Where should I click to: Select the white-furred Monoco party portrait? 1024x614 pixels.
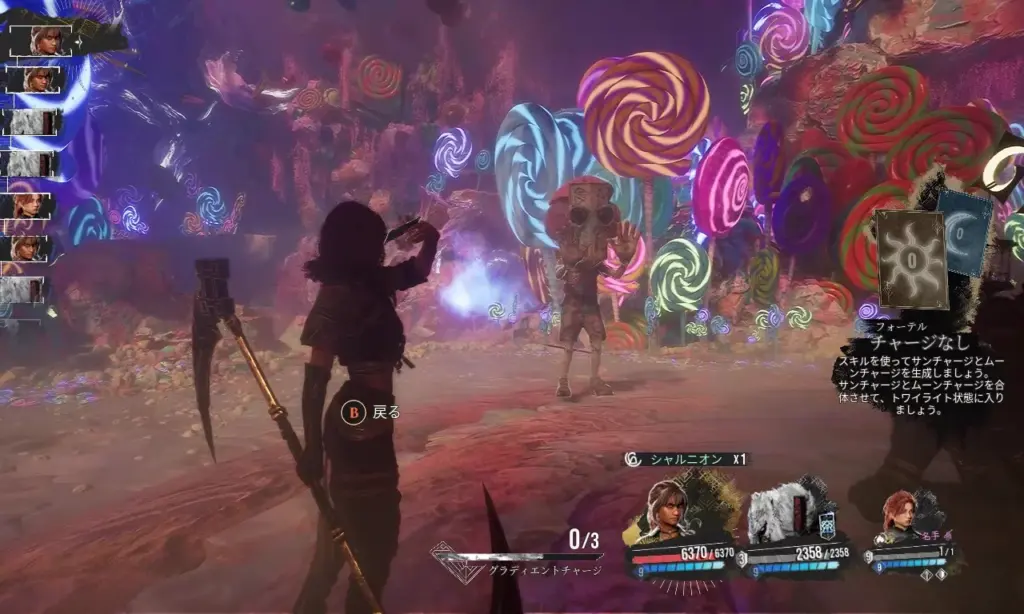coord(781,514)
